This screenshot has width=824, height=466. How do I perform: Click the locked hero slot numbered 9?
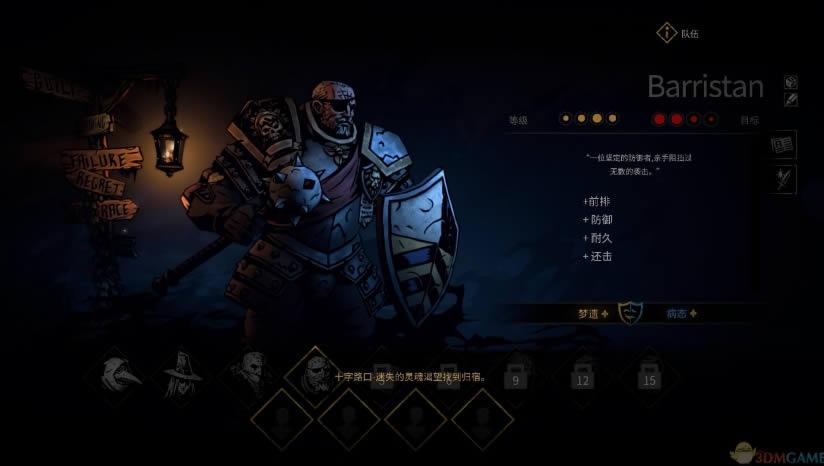(517, 375)
